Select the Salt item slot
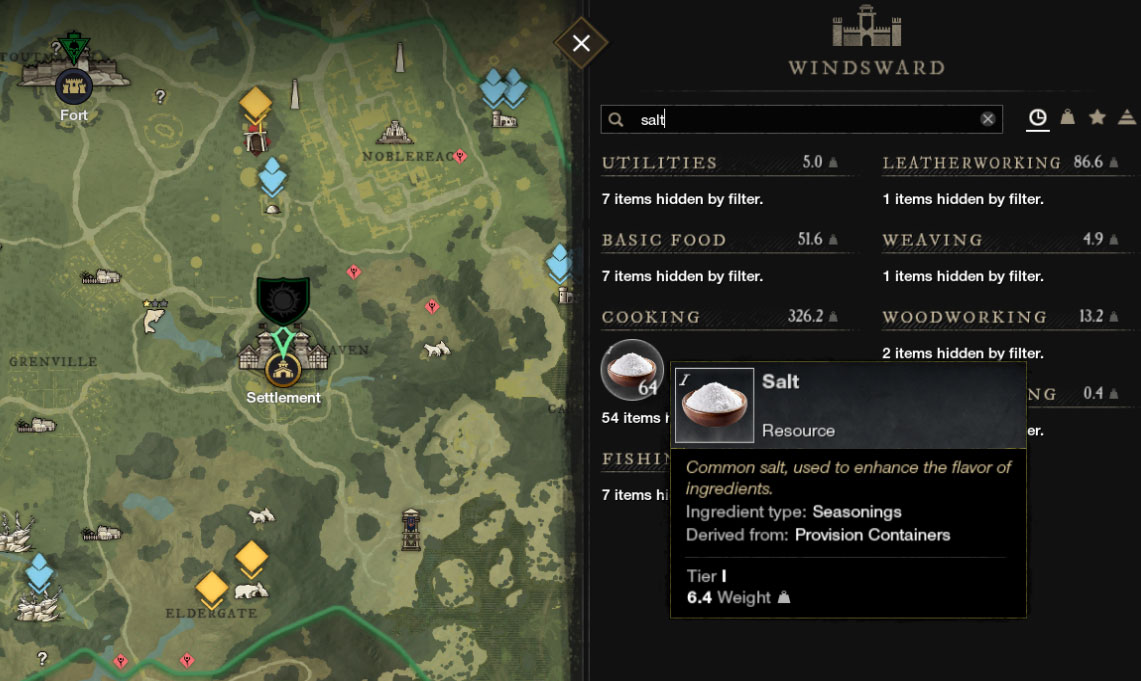 click(632, 370)
